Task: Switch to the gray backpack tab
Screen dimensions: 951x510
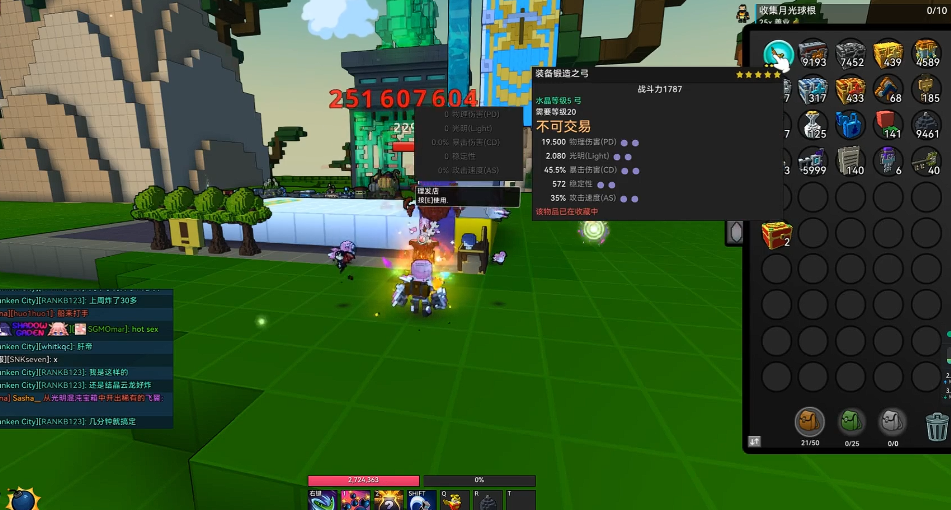Action: click(892, 422)
